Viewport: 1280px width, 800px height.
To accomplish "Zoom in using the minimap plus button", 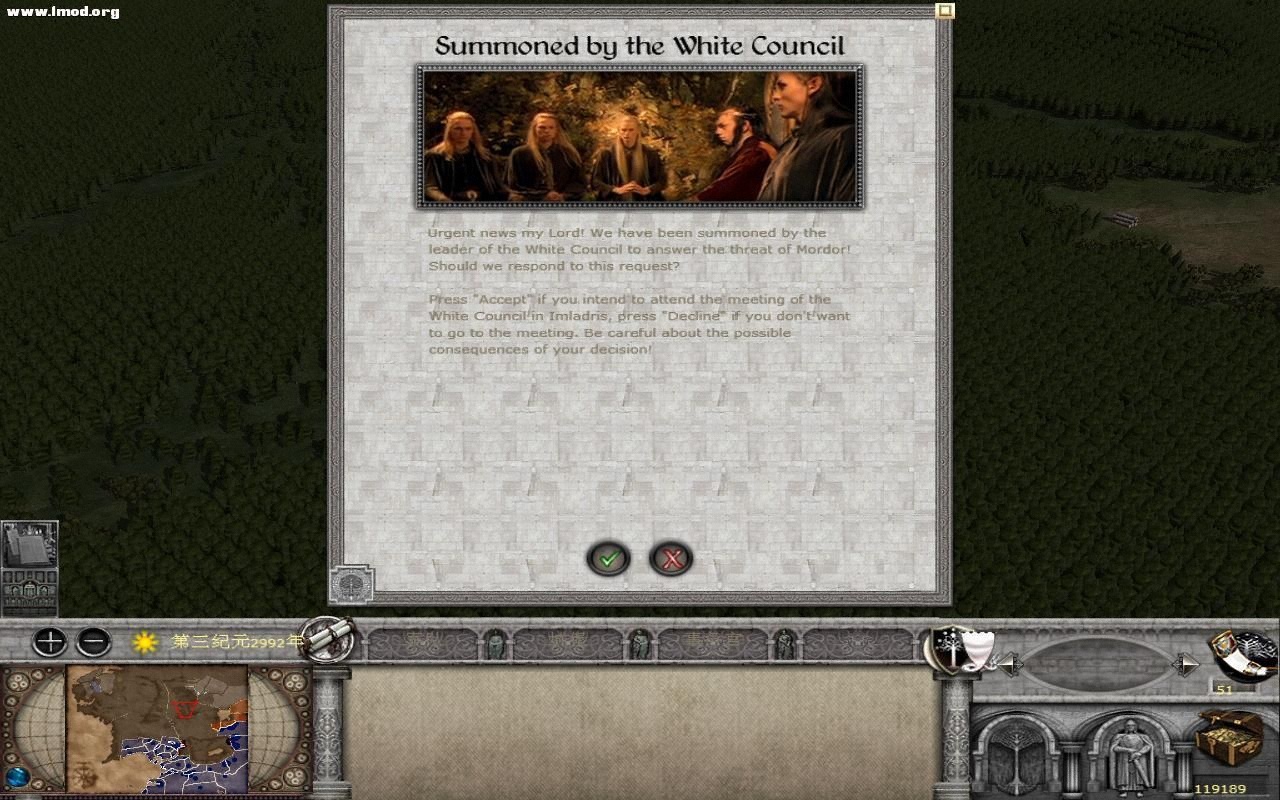I will tap(48, 643).
